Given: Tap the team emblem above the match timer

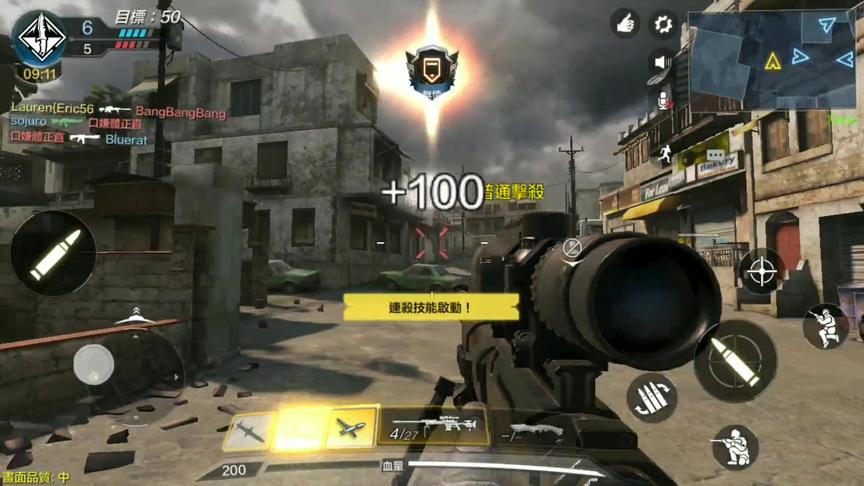Looking at the screenshot, I should point(39,36).
